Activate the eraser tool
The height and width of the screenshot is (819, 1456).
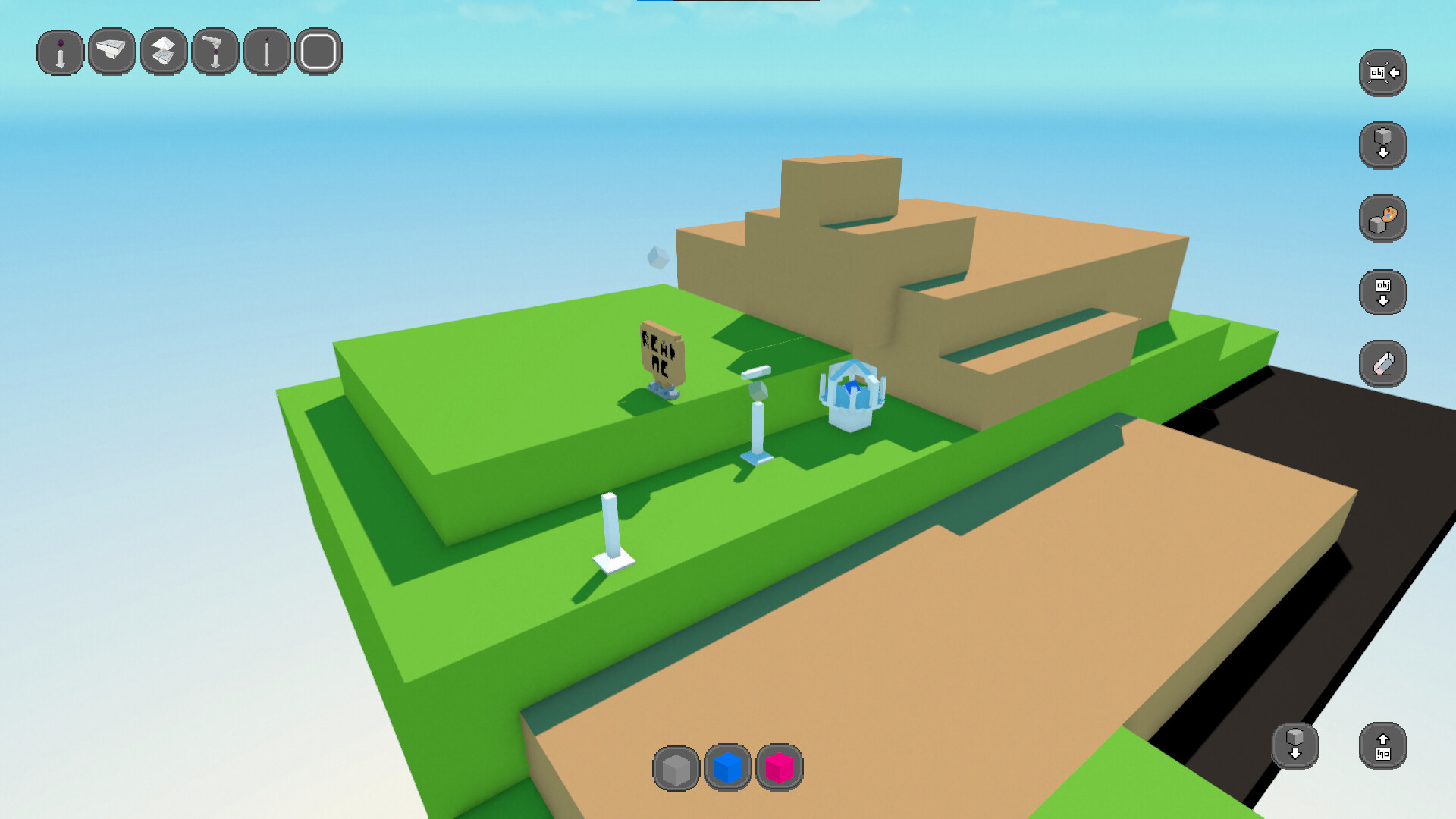1382,362
